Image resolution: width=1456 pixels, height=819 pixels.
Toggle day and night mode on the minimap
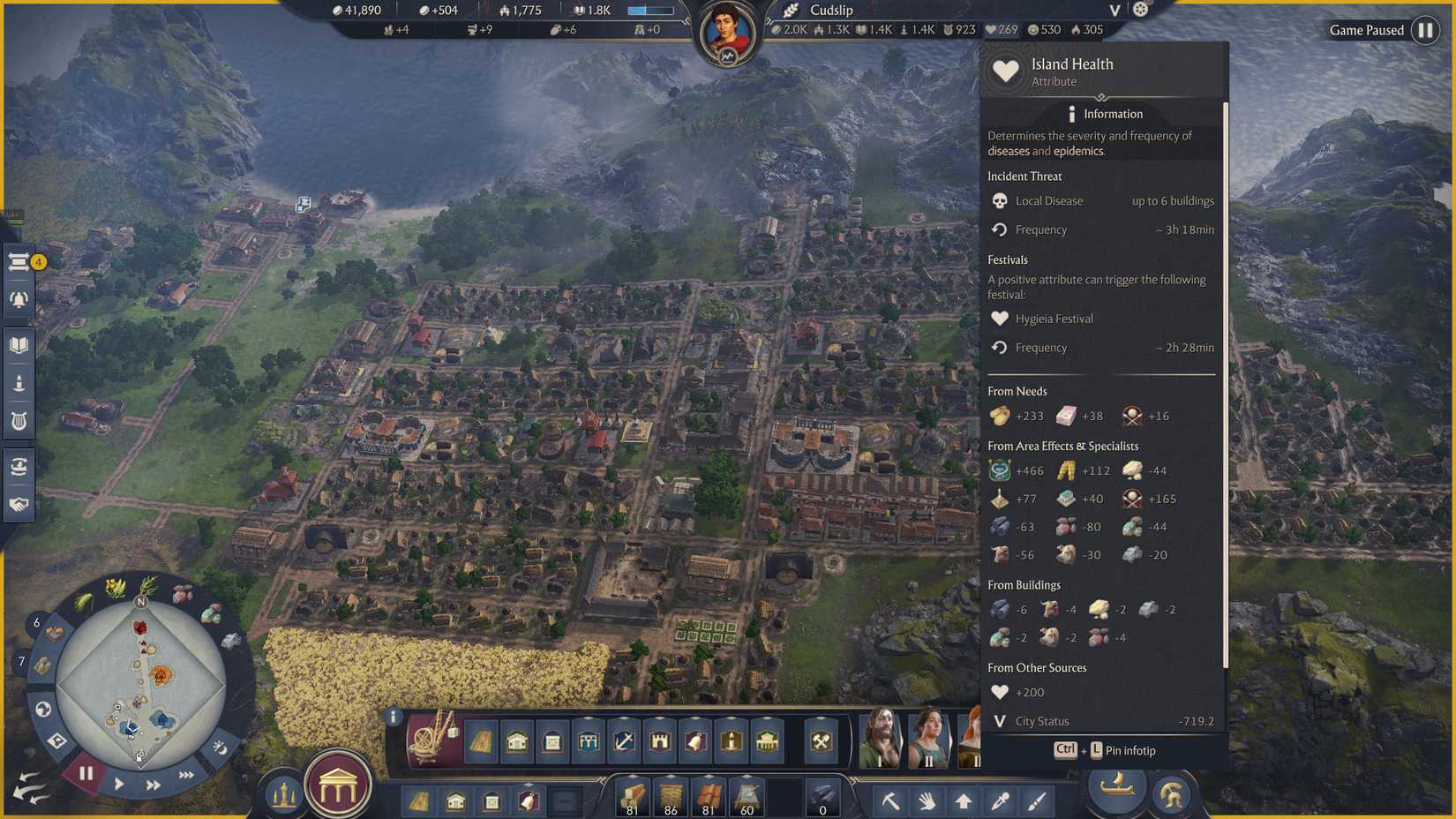[220, 748]
